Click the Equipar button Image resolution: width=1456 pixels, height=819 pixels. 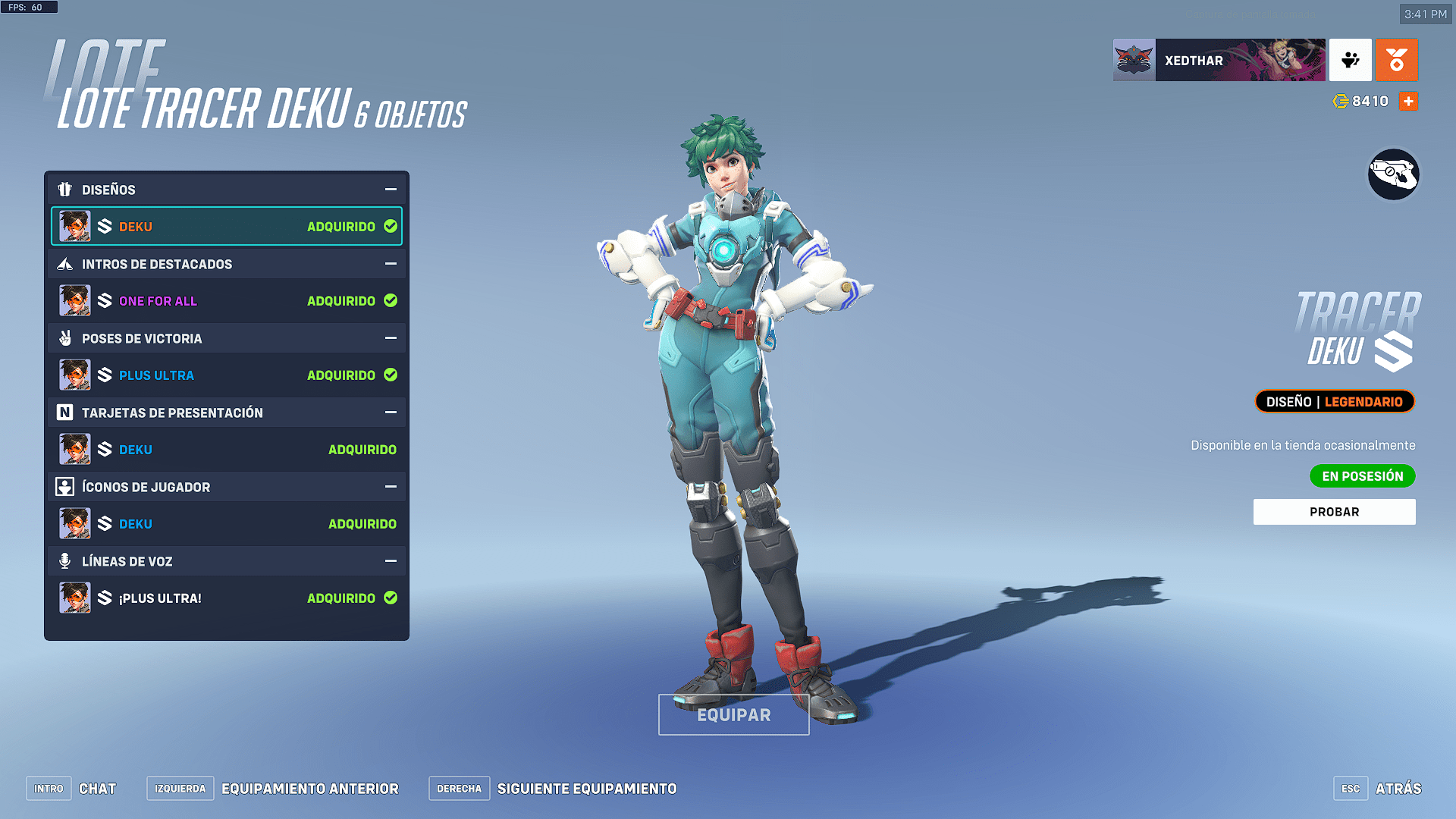733,715
